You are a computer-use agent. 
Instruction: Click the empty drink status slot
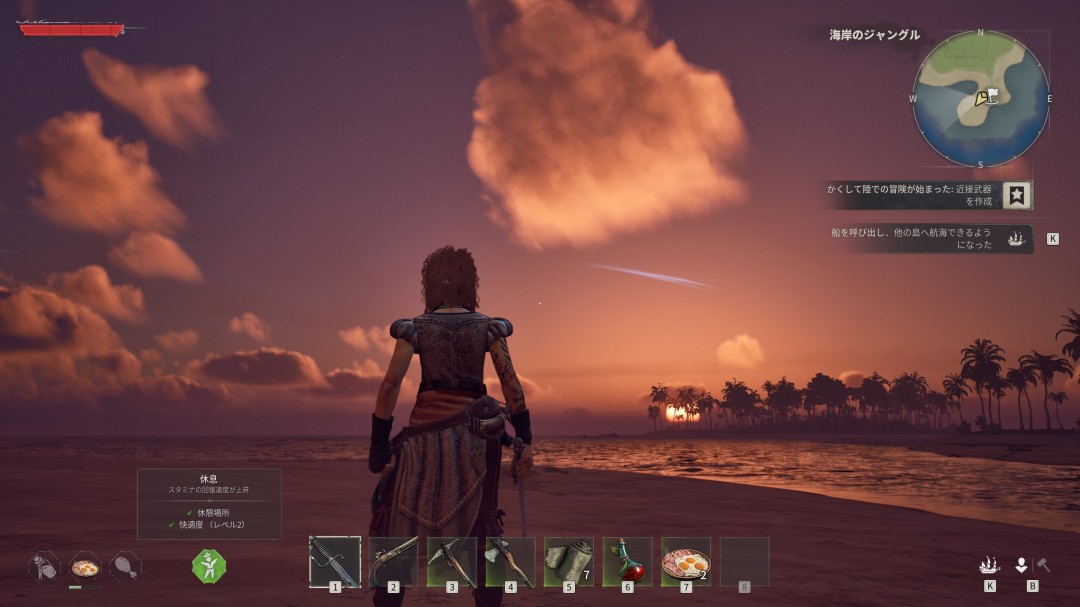[44, 567]
